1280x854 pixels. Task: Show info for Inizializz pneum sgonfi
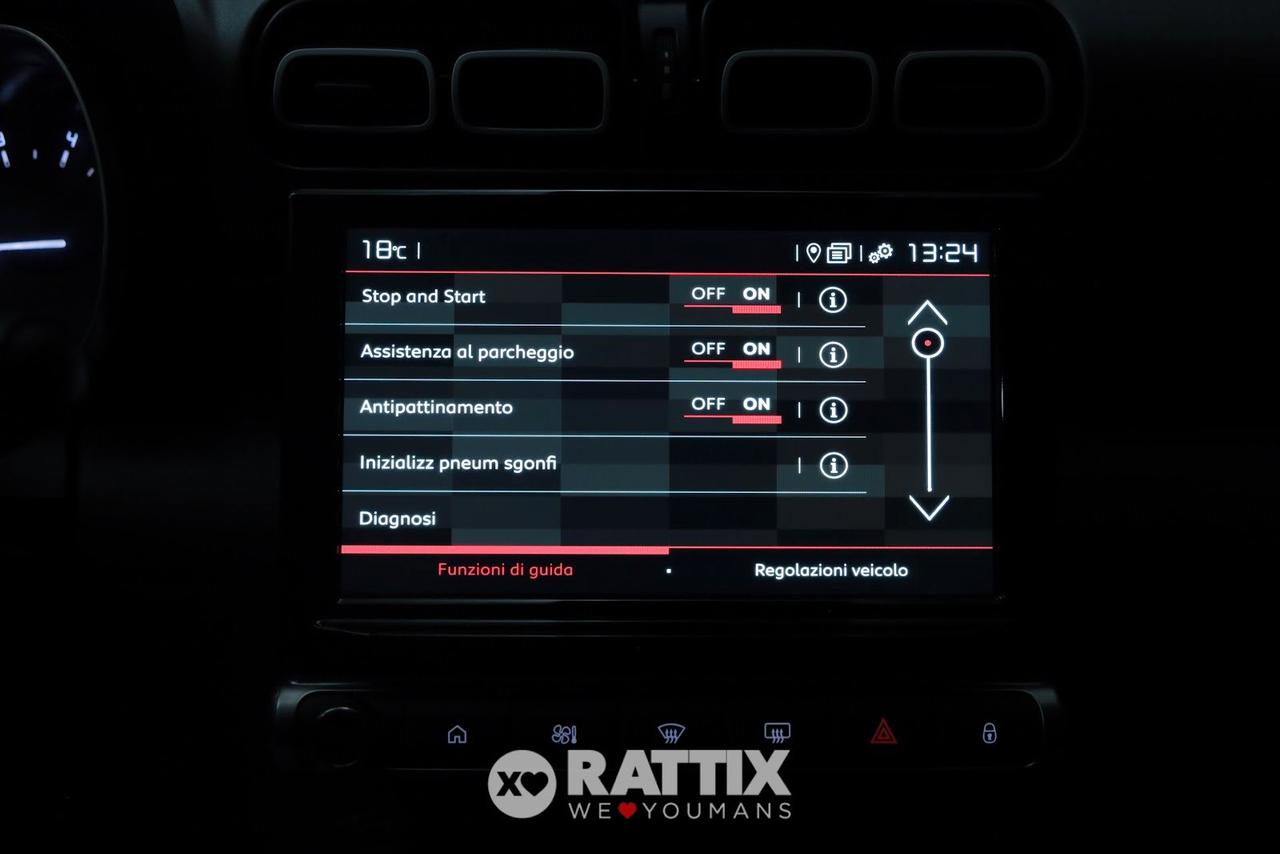coord(833,465)
